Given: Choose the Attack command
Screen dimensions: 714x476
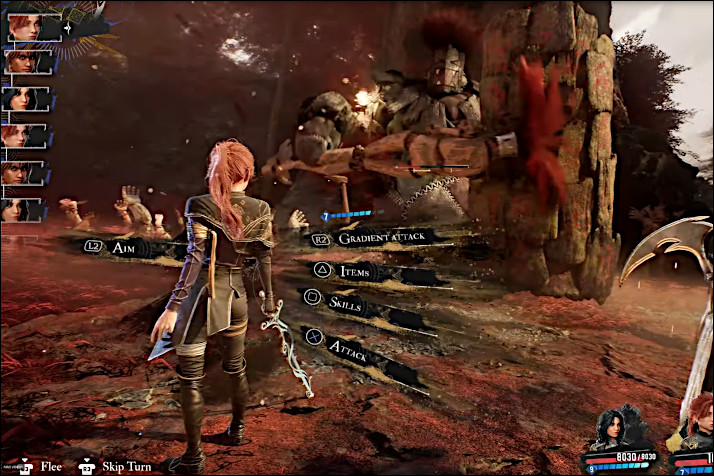Looking at the screenshot, I should (348, 346).
